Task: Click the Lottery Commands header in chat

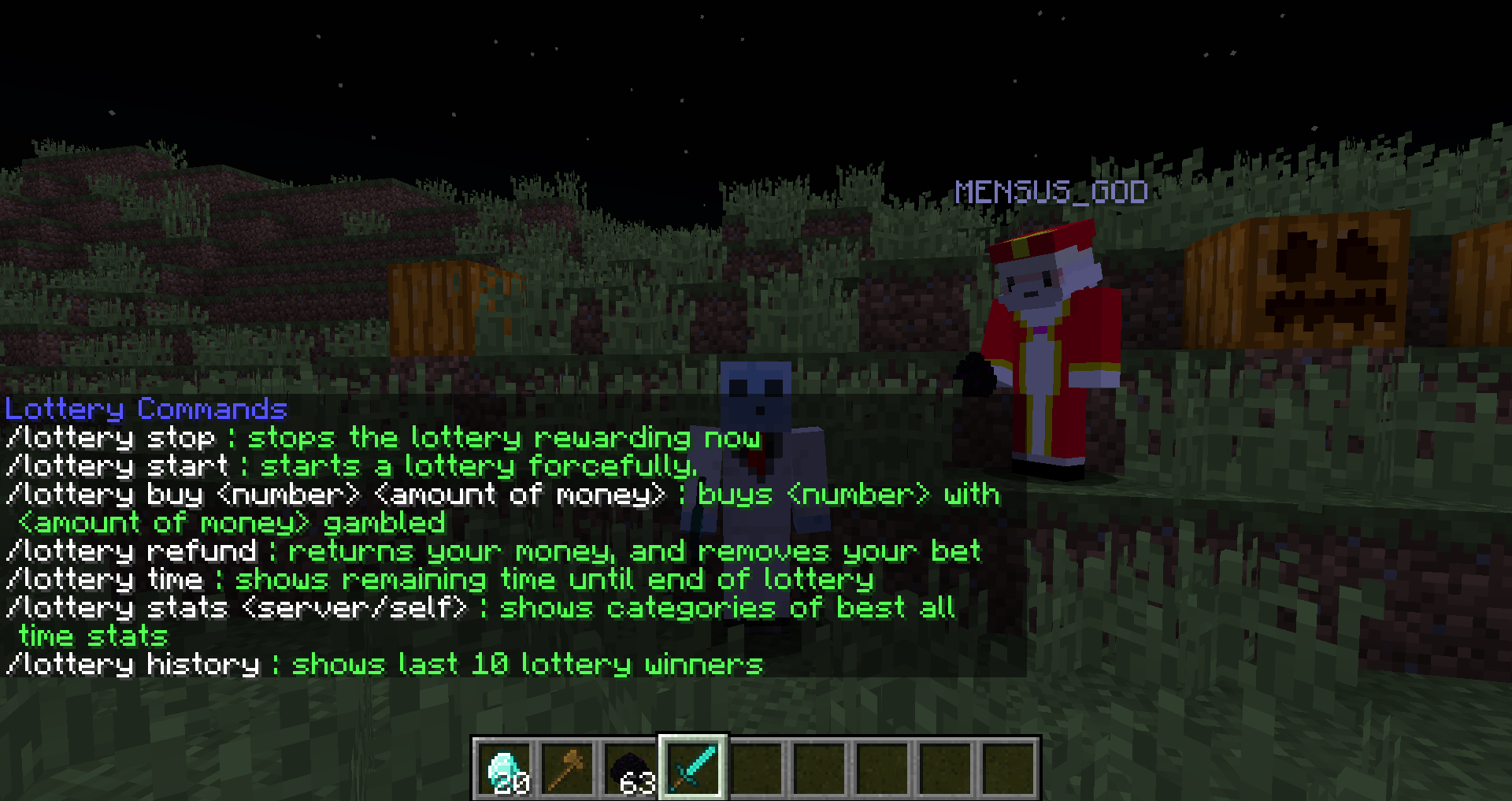Action: (146, 409)
